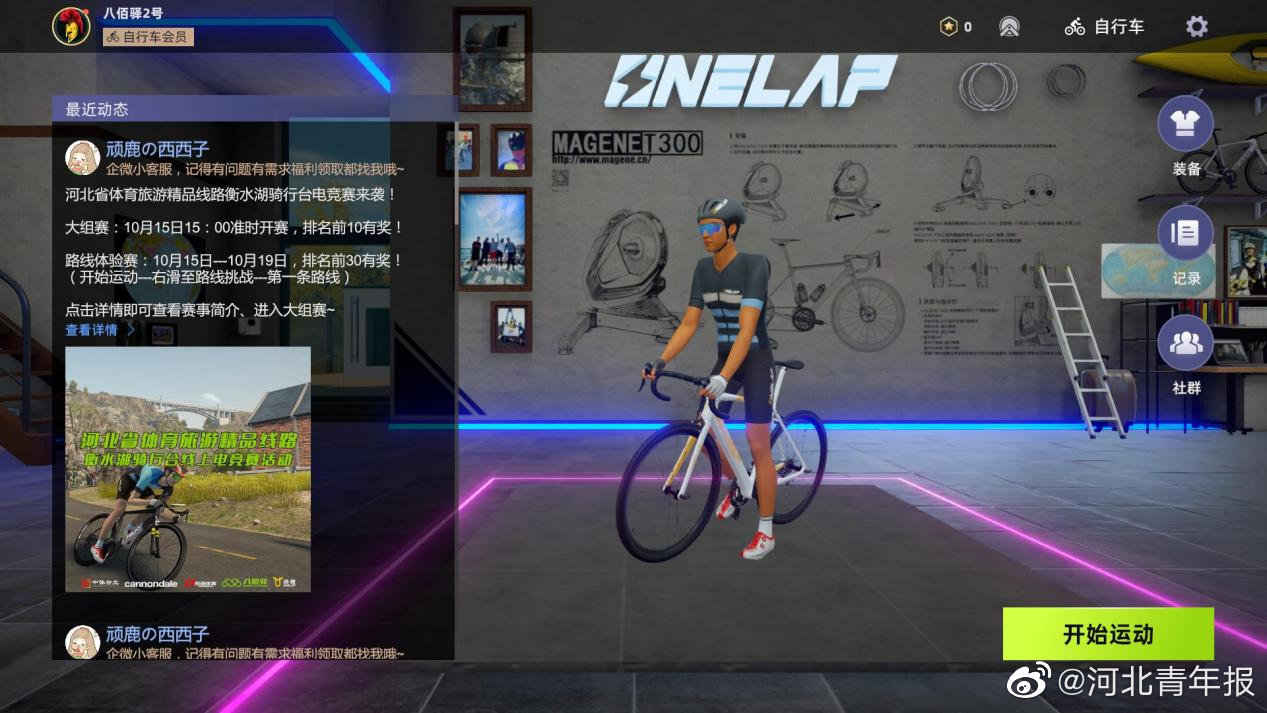Image resolution: width=1267 pixels, height=713 pixels.
Task: Open the 装备 equipment menu
Action: tap(1185, 125)
